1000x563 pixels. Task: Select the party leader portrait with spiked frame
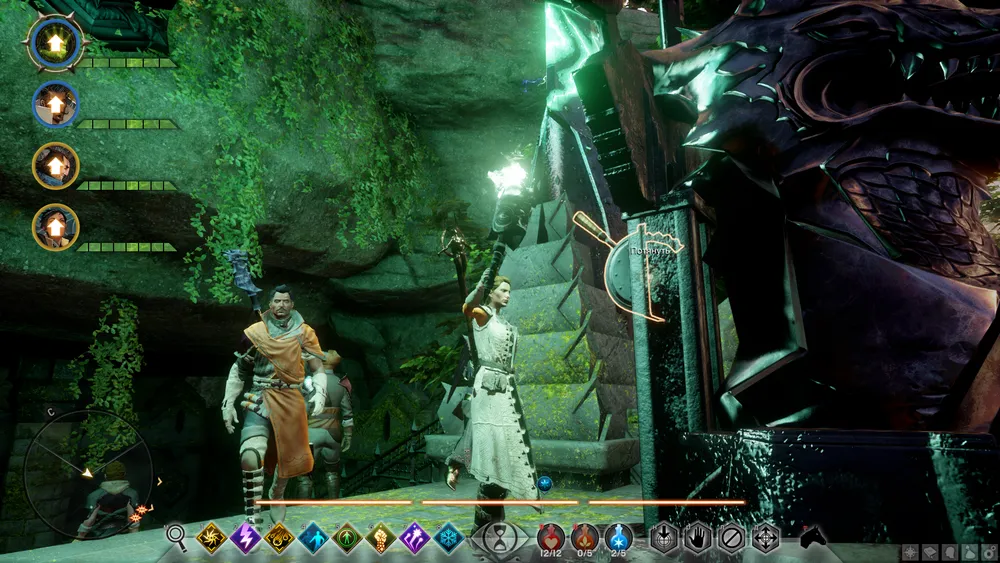[x=56, y=43]
